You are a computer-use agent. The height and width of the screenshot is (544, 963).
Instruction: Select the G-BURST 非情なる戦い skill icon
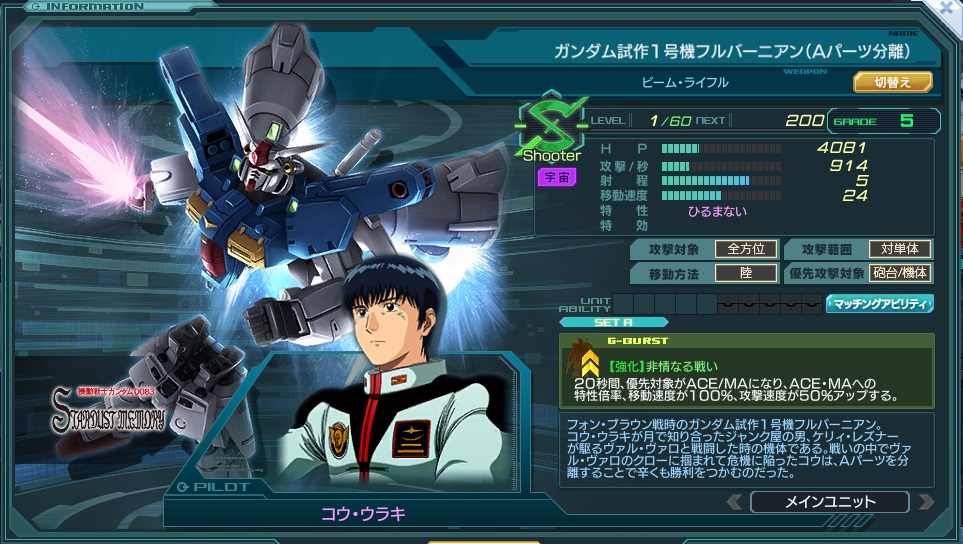click(583, 368)
